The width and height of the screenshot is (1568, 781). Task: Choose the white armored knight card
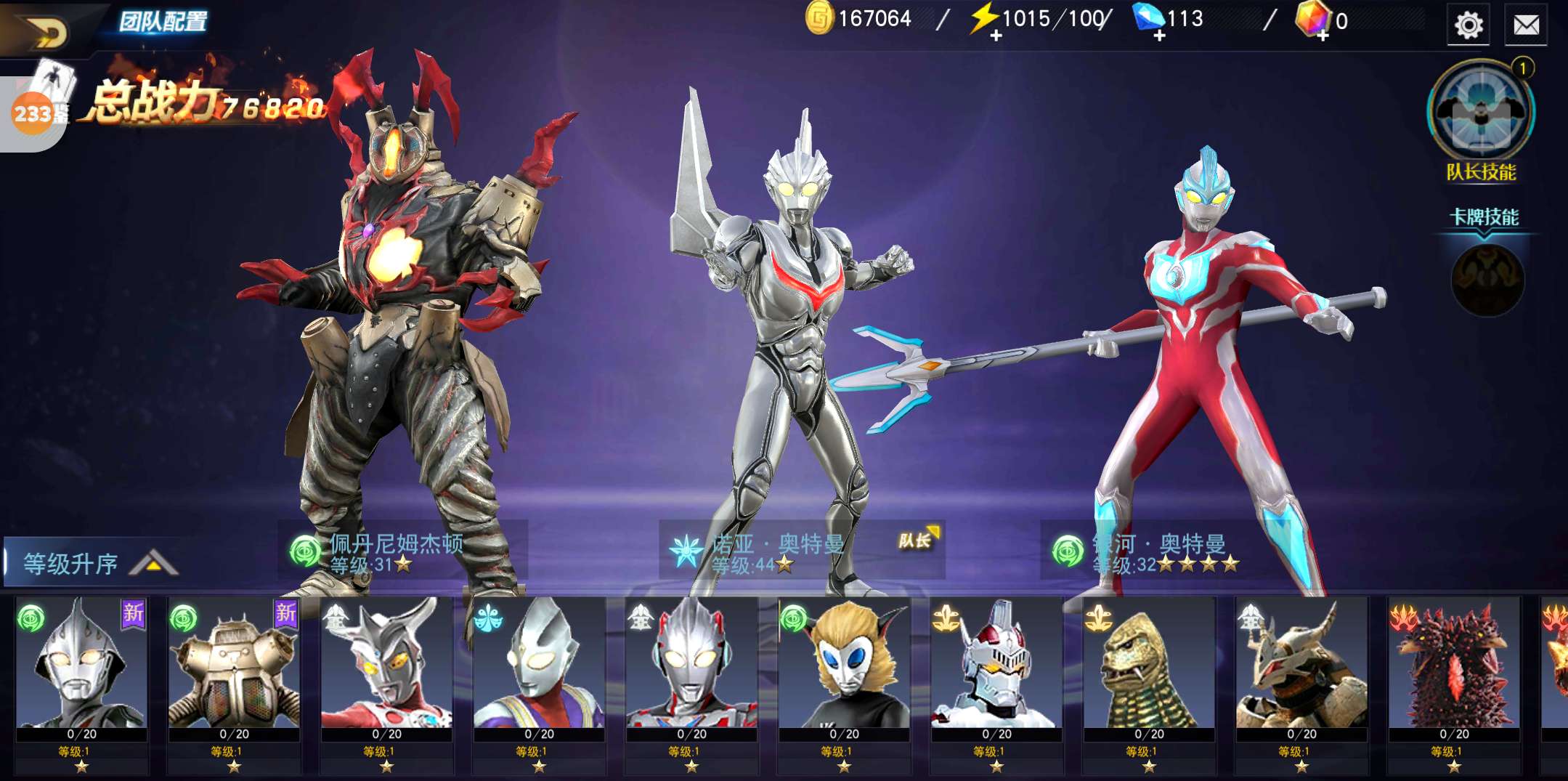click(x=996, y=665)
